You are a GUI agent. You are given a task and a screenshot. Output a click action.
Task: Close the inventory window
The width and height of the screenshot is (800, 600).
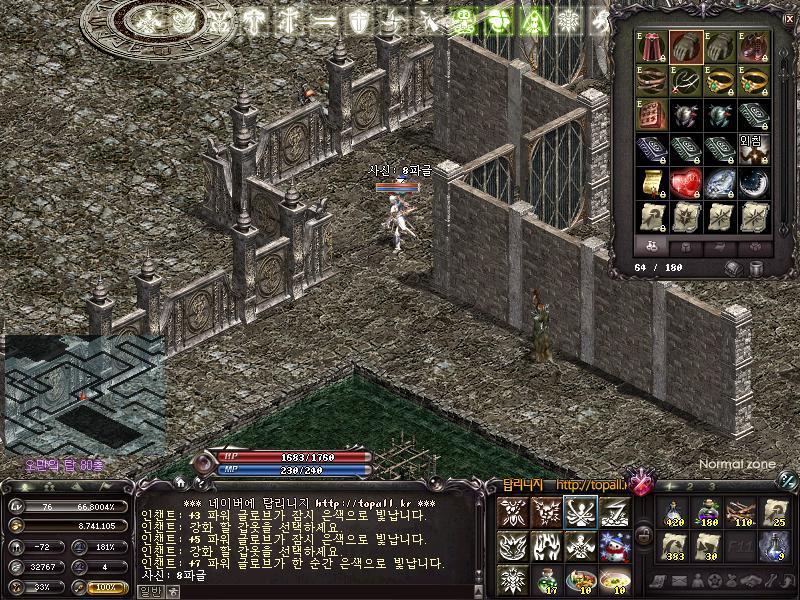coord(790,17)
